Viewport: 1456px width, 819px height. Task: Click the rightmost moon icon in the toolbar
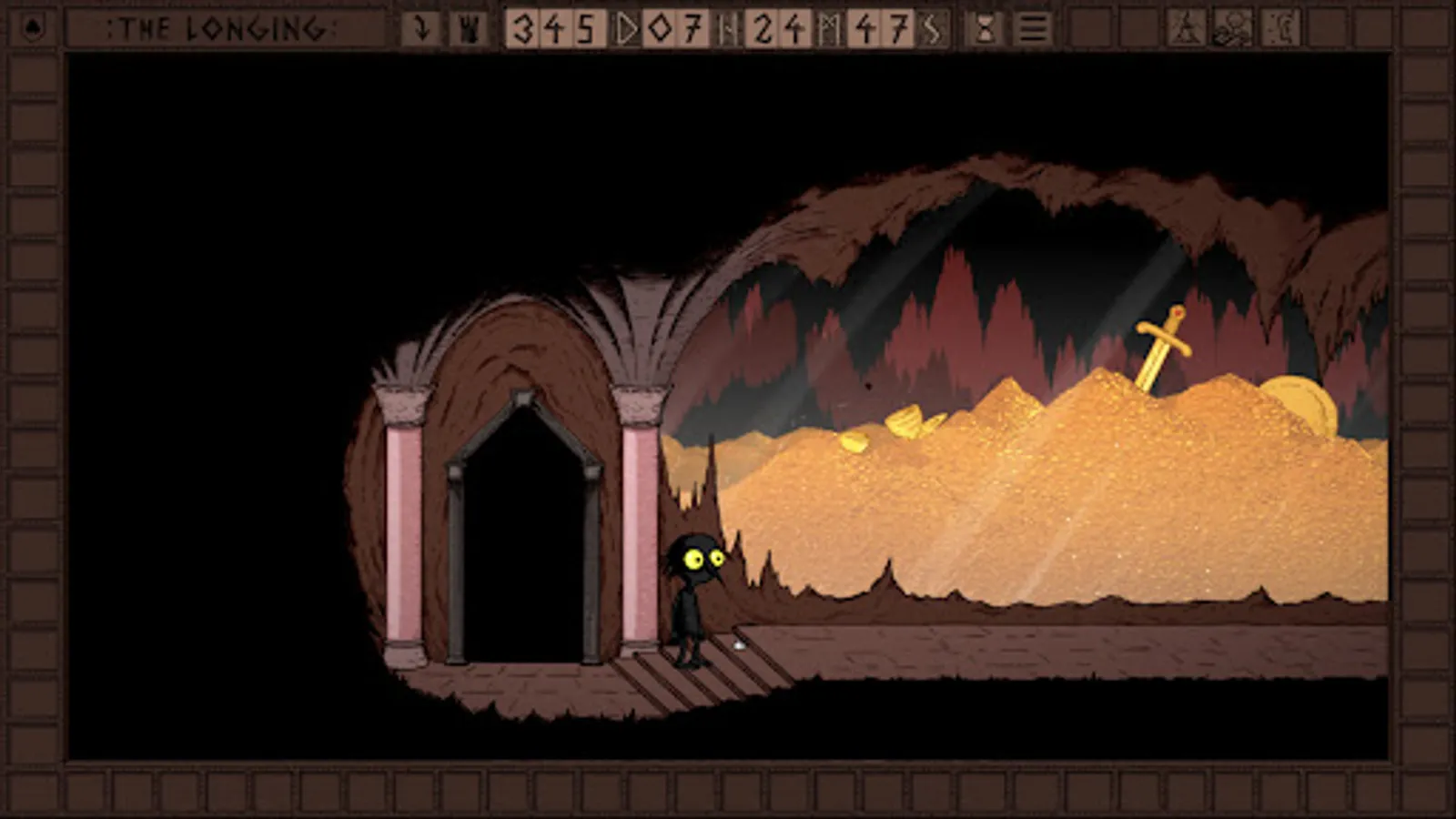[x=1278, y=27]
